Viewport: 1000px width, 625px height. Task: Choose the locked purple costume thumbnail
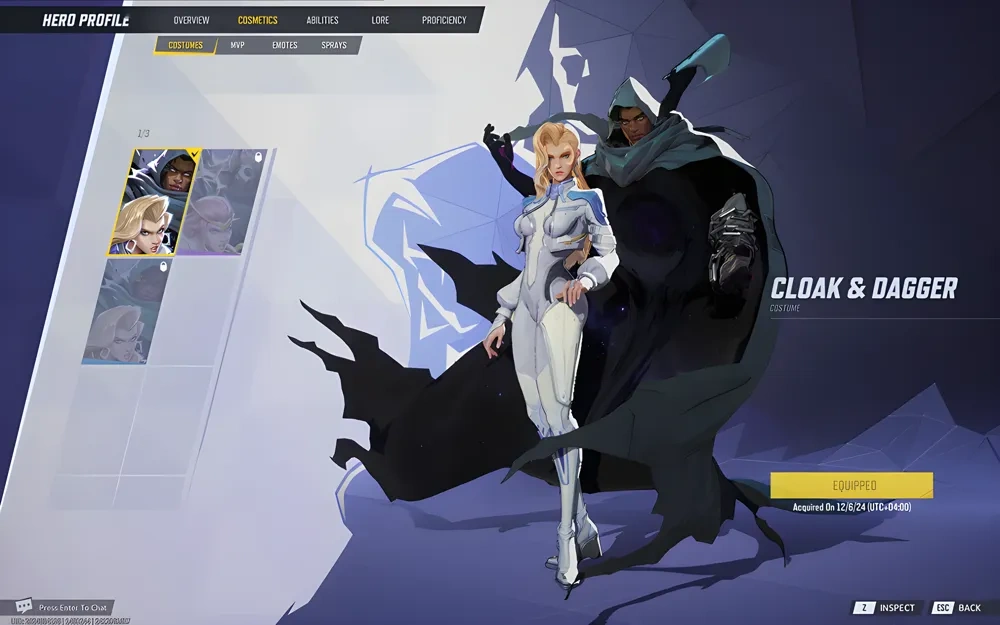click(225, 202)
